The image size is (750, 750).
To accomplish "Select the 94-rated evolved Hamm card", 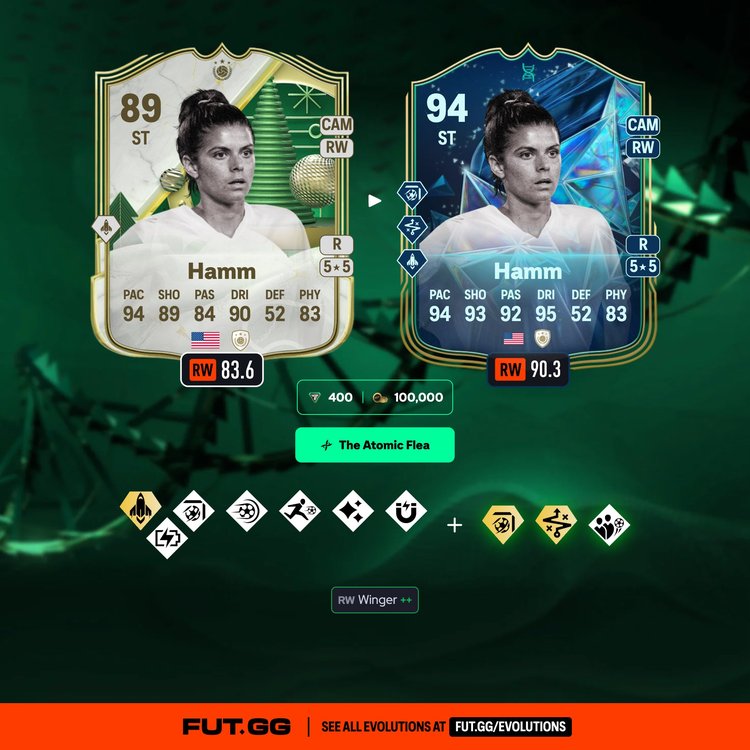I will click(x=527, y=215).
